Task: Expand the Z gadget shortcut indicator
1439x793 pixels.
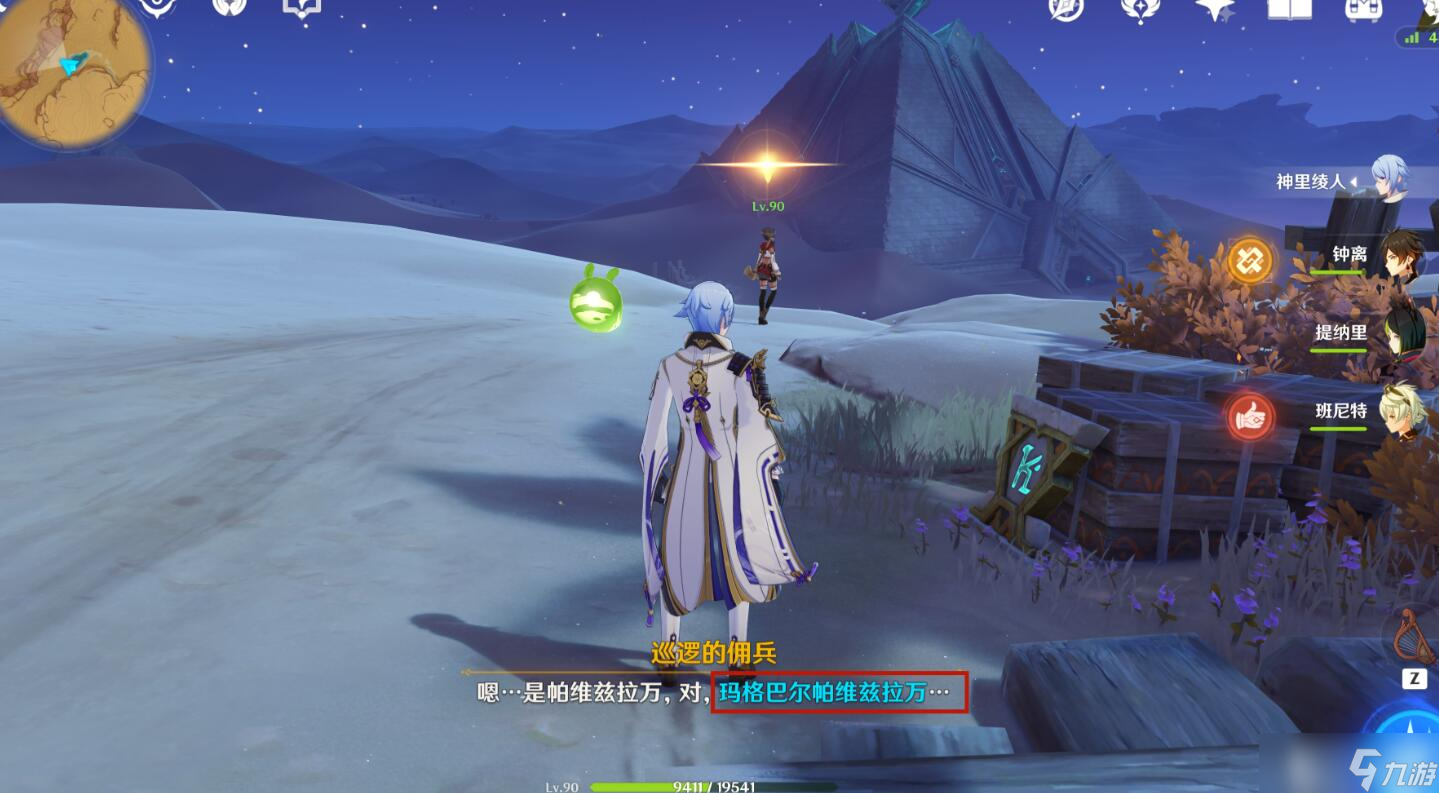Action: (1414, 677)
